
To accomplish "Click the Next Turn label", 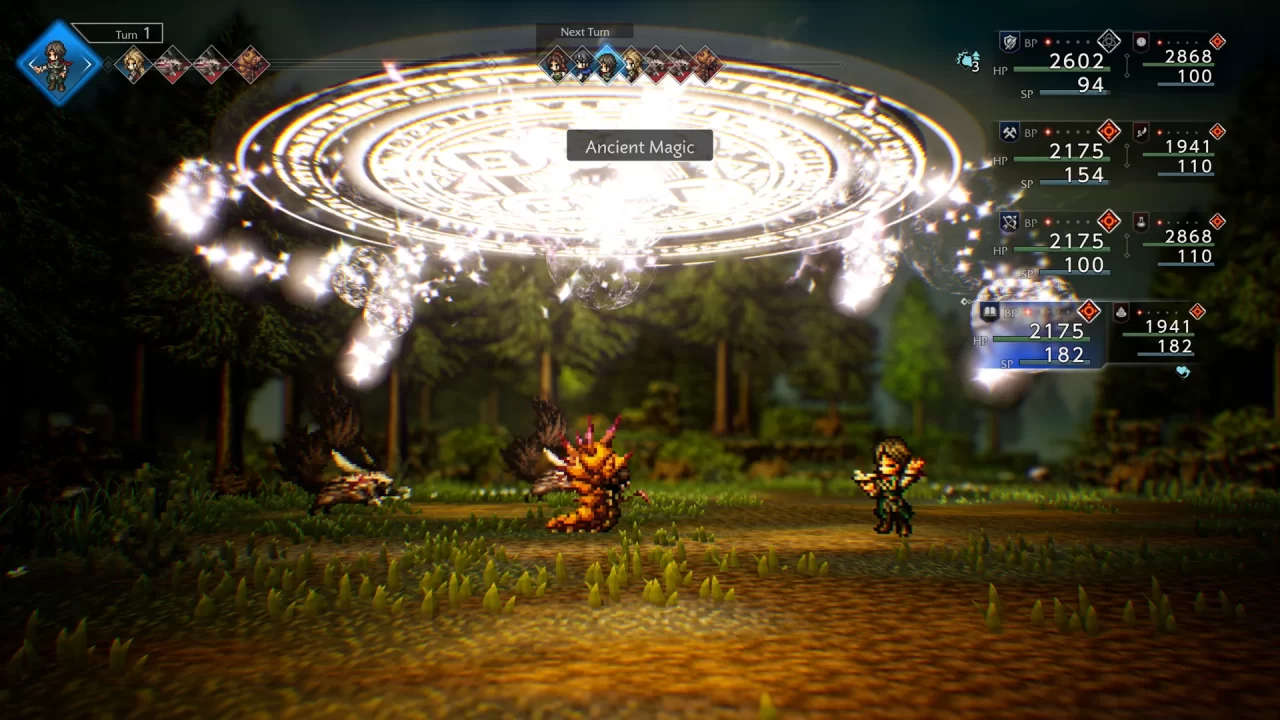I will (583, 31).
